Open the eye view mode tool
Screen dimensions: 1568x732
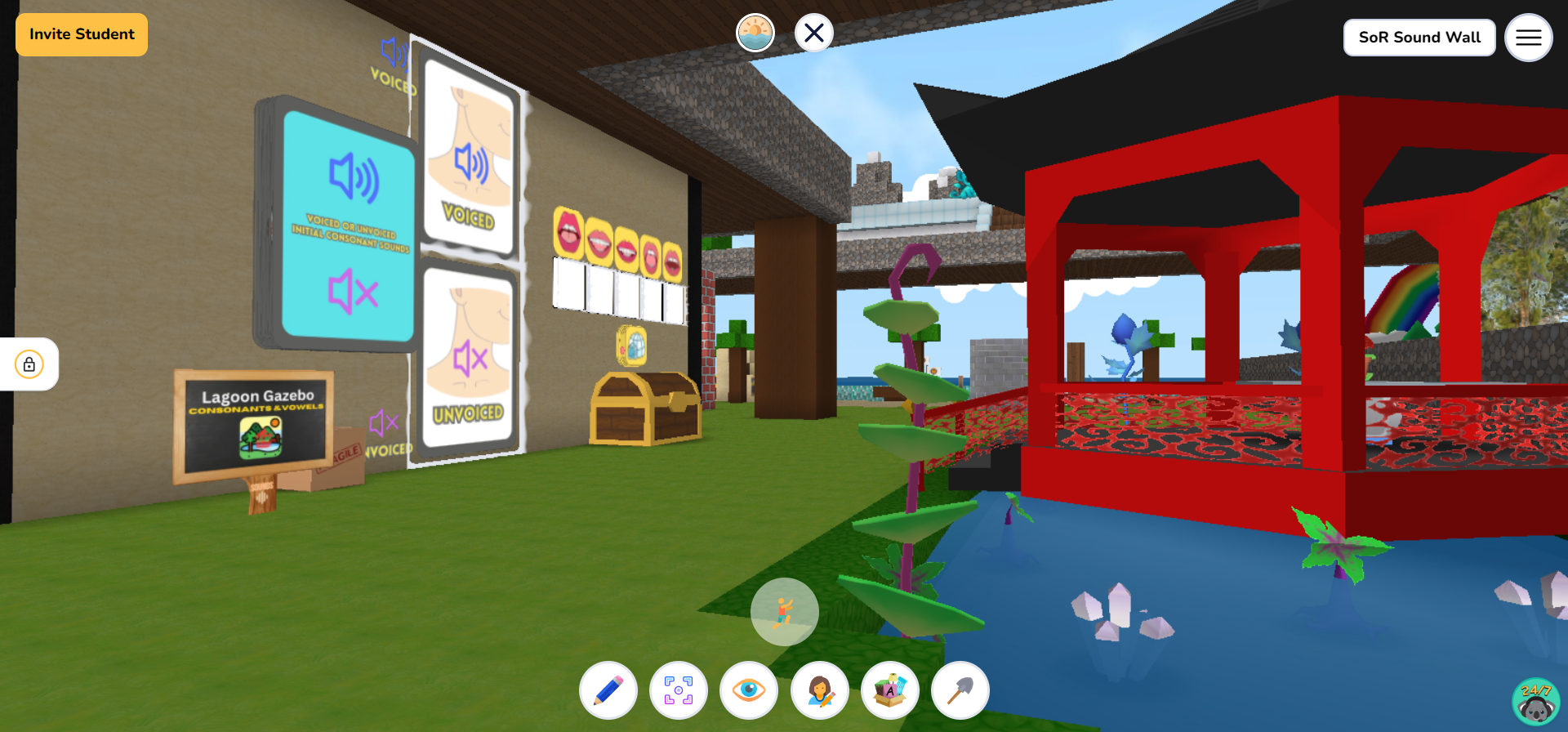click(x=750, y=690)
